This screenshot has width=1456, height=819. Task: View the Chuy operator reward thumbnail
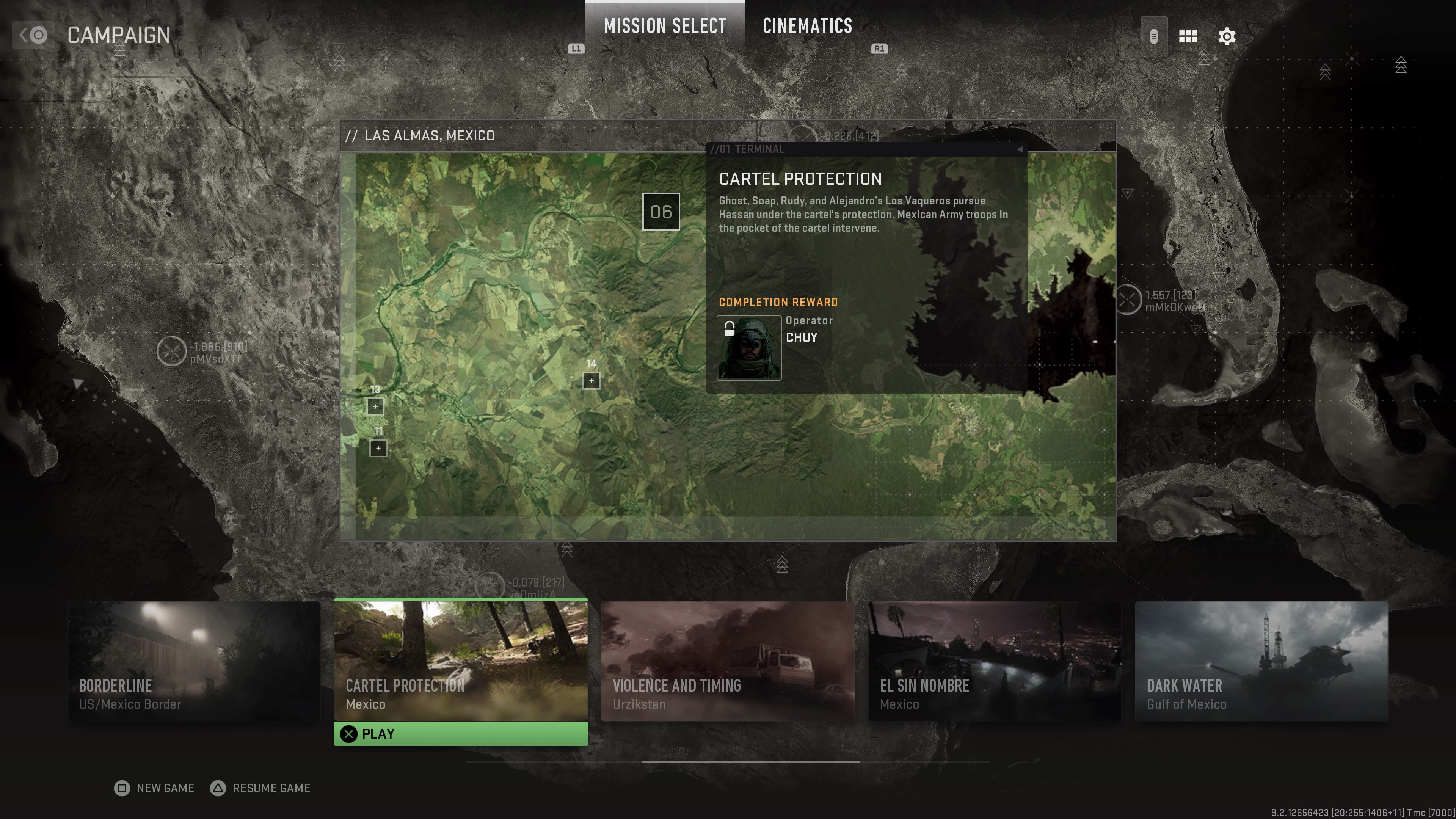tap(749, 348)
